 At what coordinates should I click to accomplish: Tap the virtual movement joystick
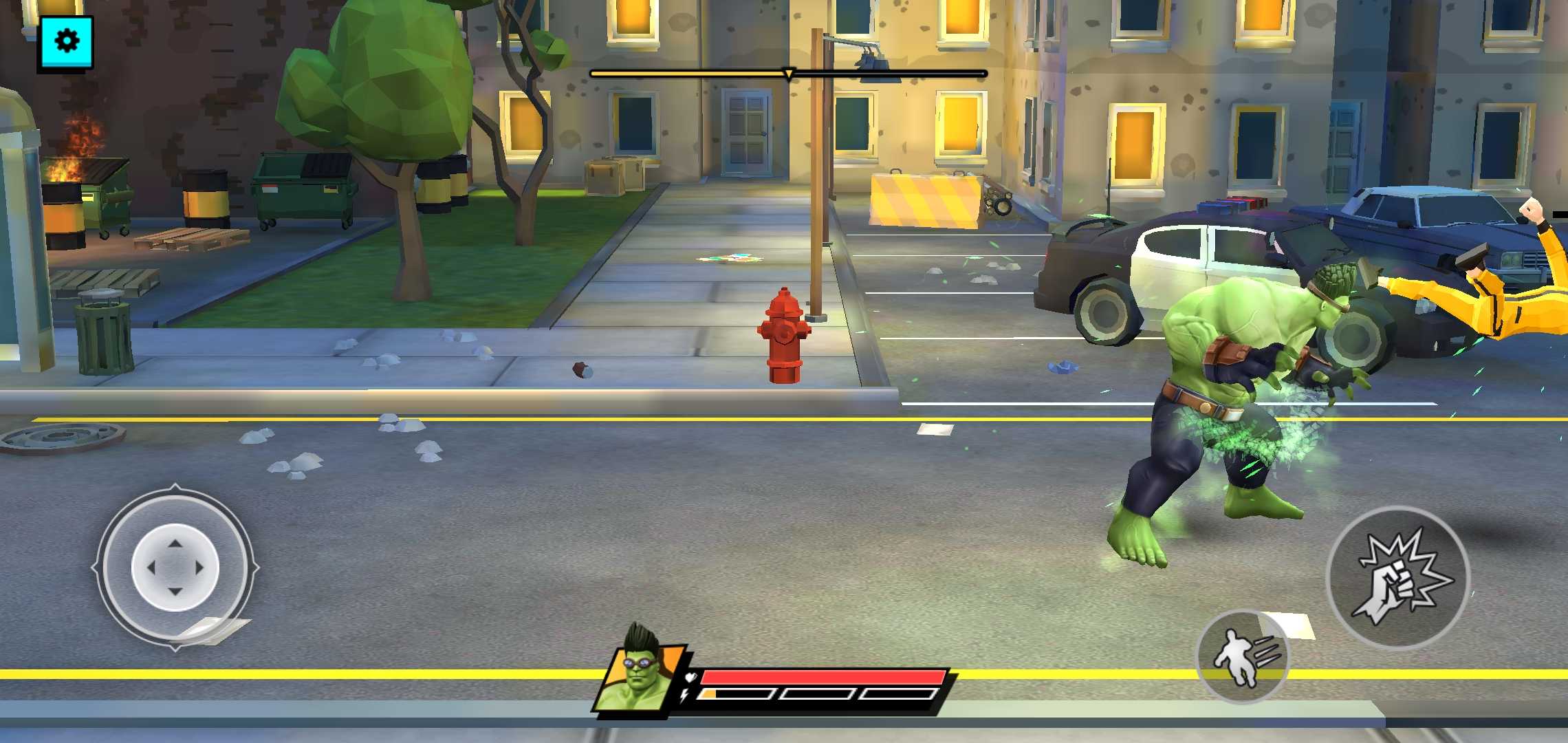[175, 568]
